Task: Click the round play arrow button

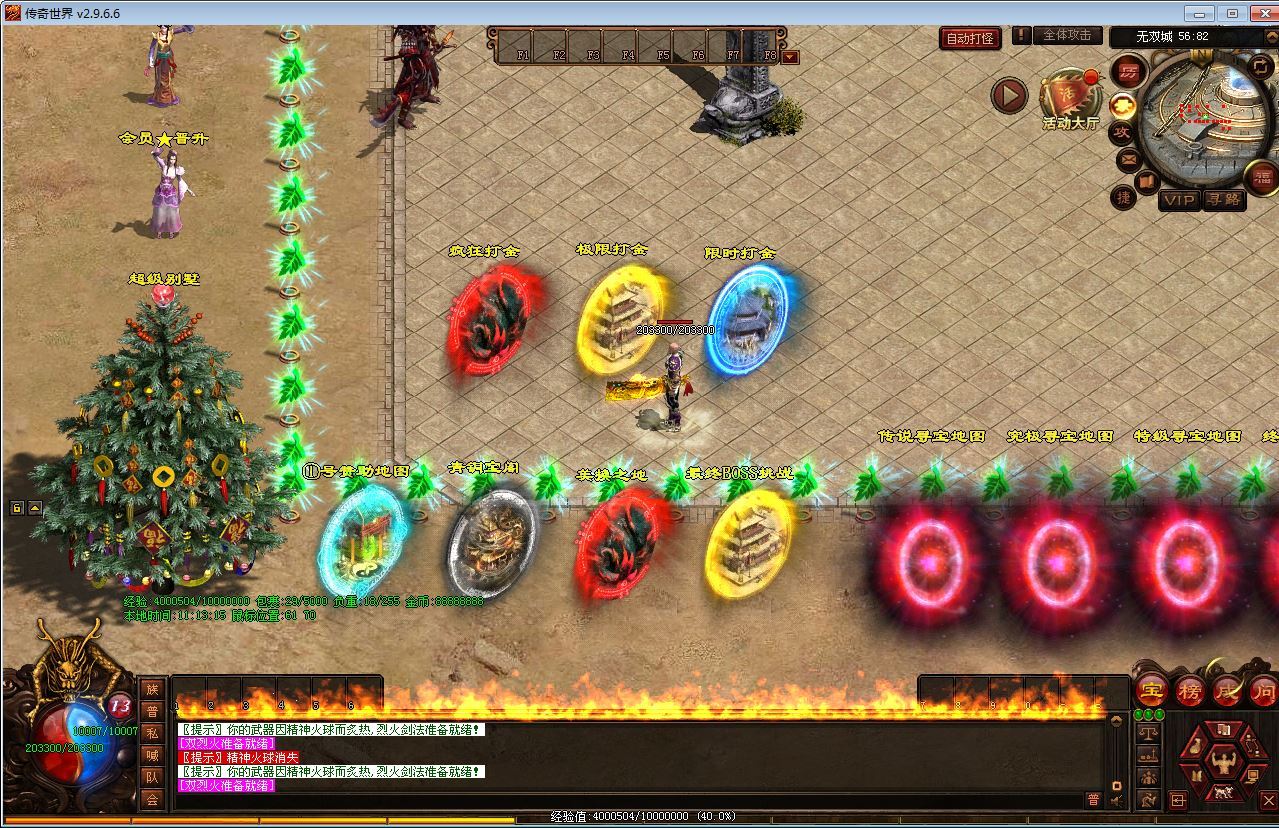Action: [x=1009, y=95]
